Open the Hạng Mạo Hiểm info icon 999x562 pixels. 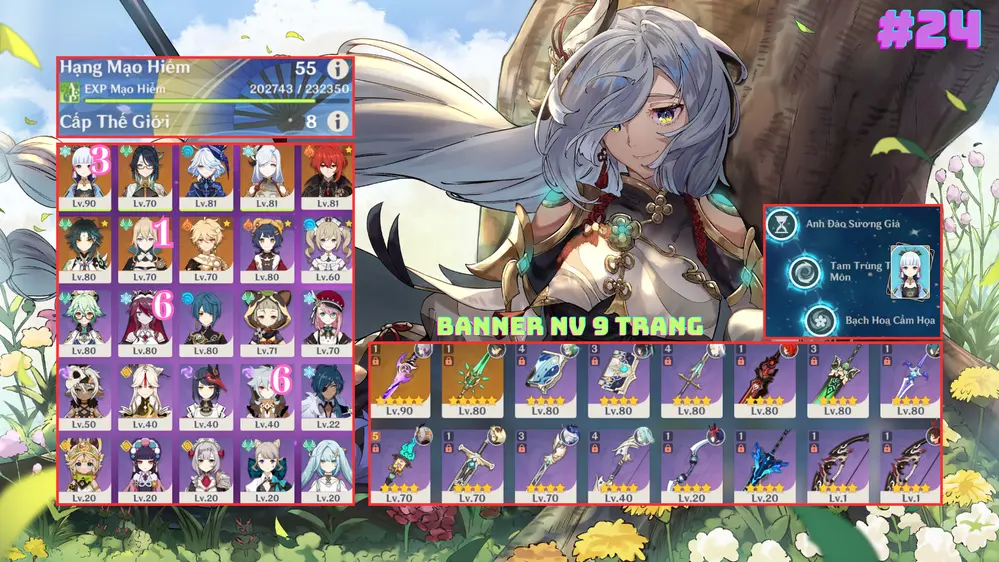[x=338, y=69]
